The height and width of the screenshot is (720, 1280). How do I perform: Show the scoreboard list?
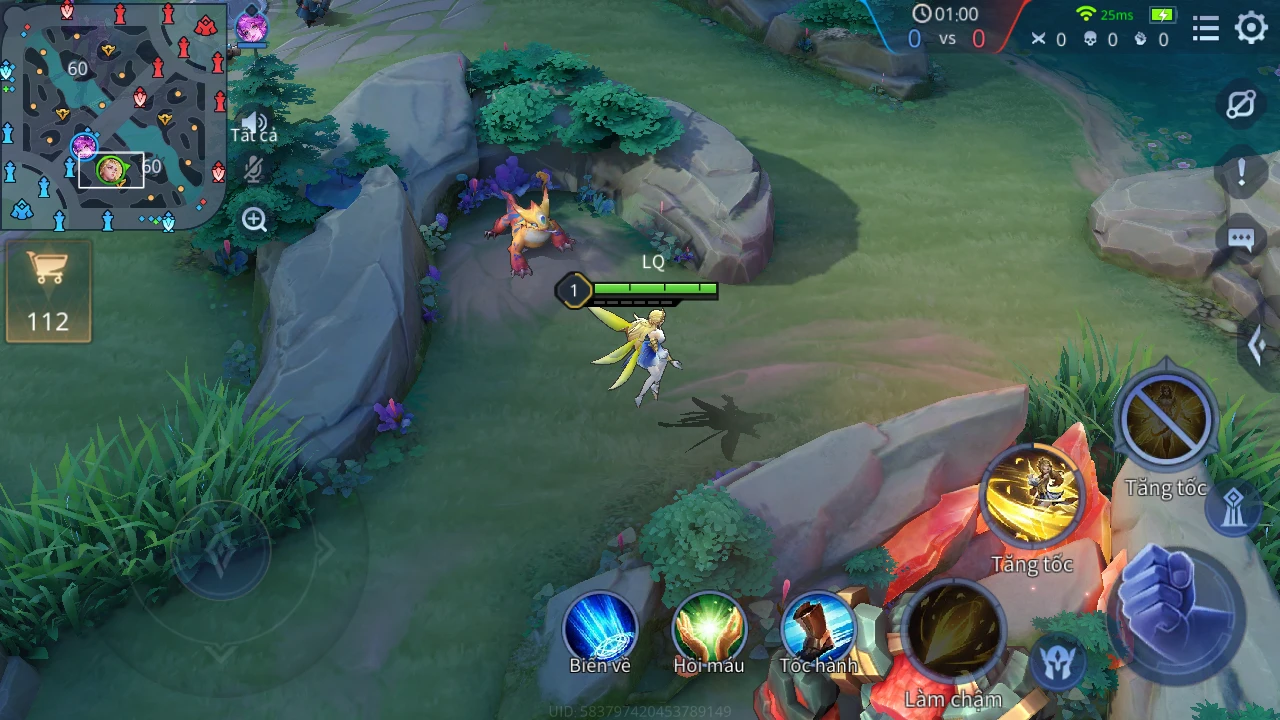click(1206, 28)
